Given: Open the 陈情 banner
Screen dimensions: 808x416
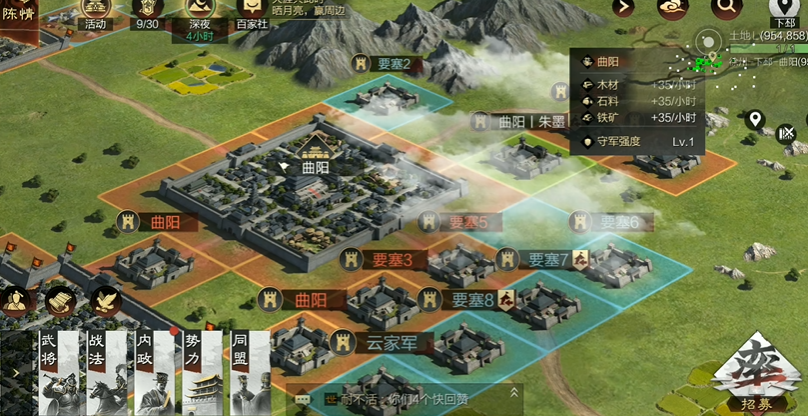Looking at the screenshot, I should (18, 15).
